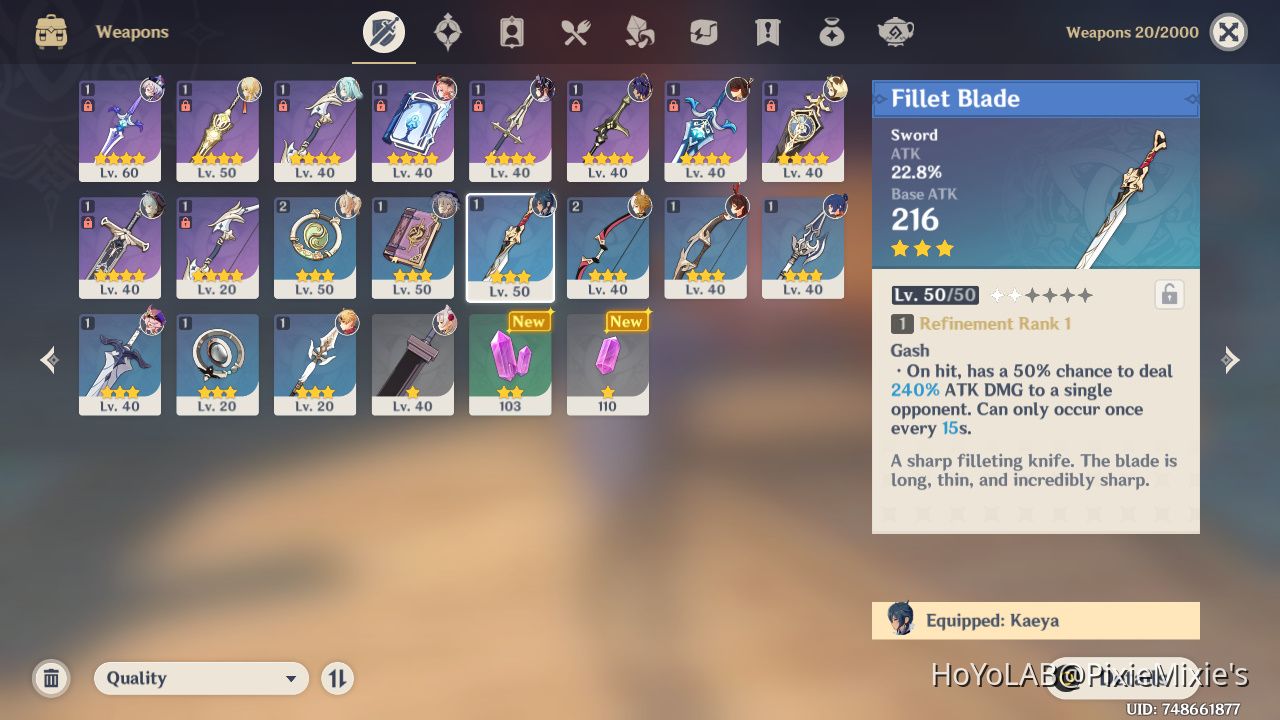This screenshot has width=1280, height=720.
Task: Click the Equipped: Kaeya banner
Action: (1035, 620)
